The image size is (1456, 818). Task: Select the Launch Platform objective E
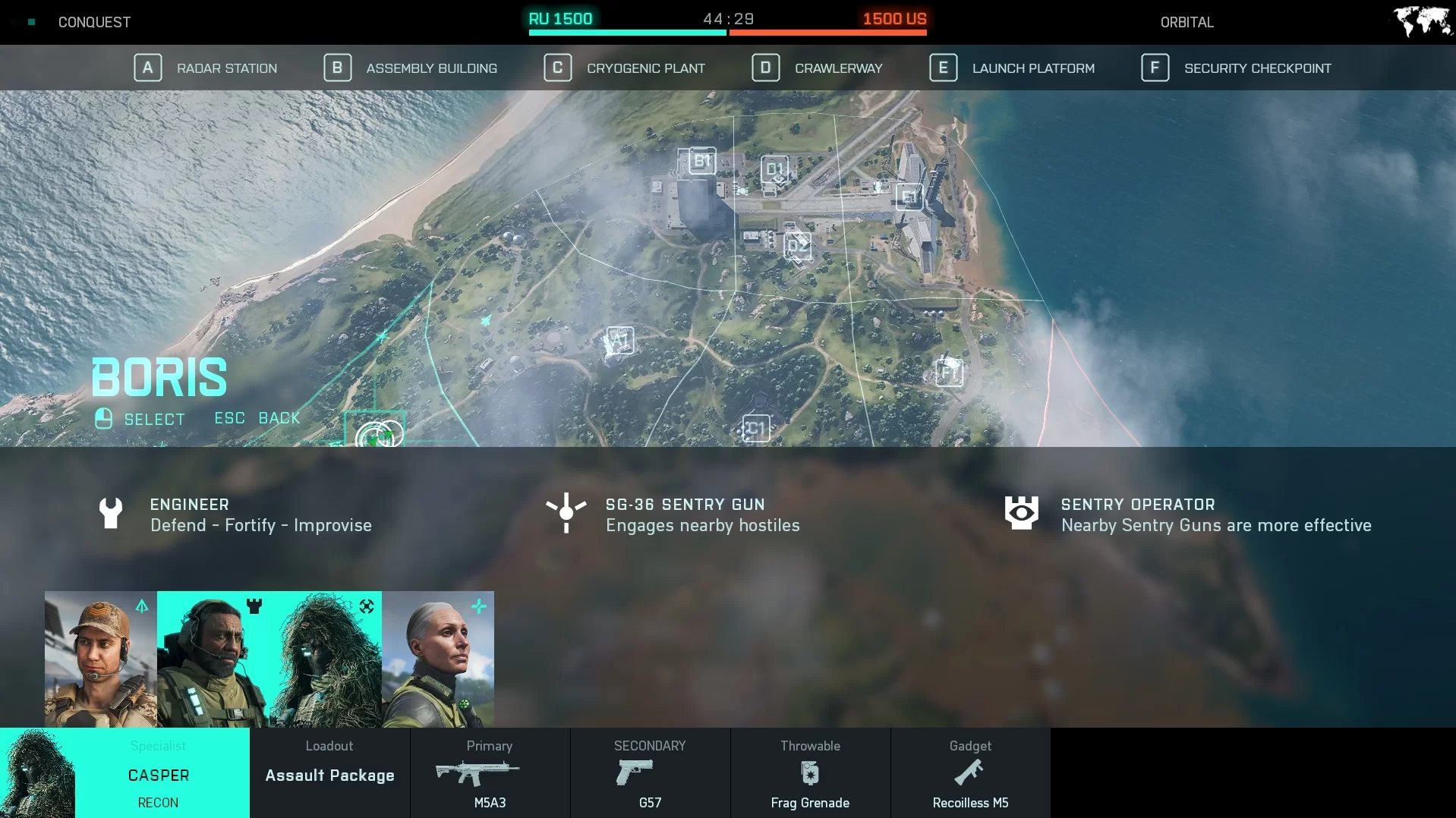[x=1012, y=68]
